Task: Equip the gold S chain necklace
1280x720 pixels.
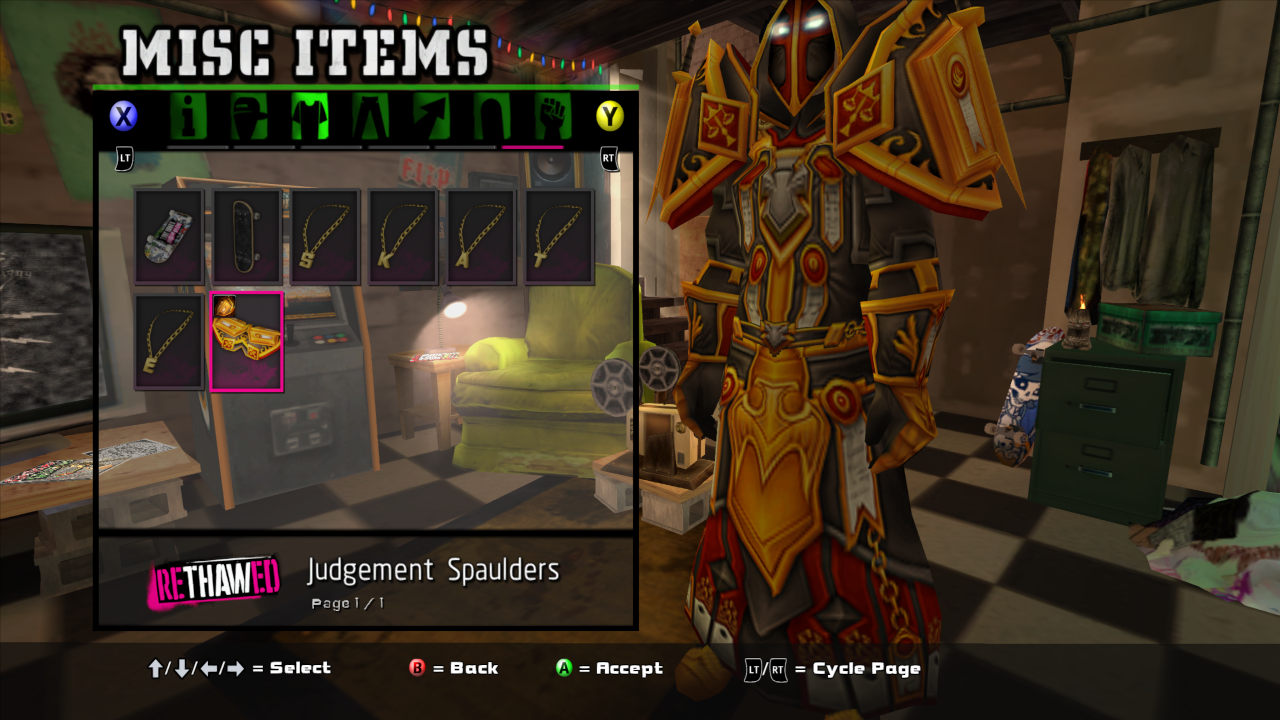Action: (x=325, y=237)
